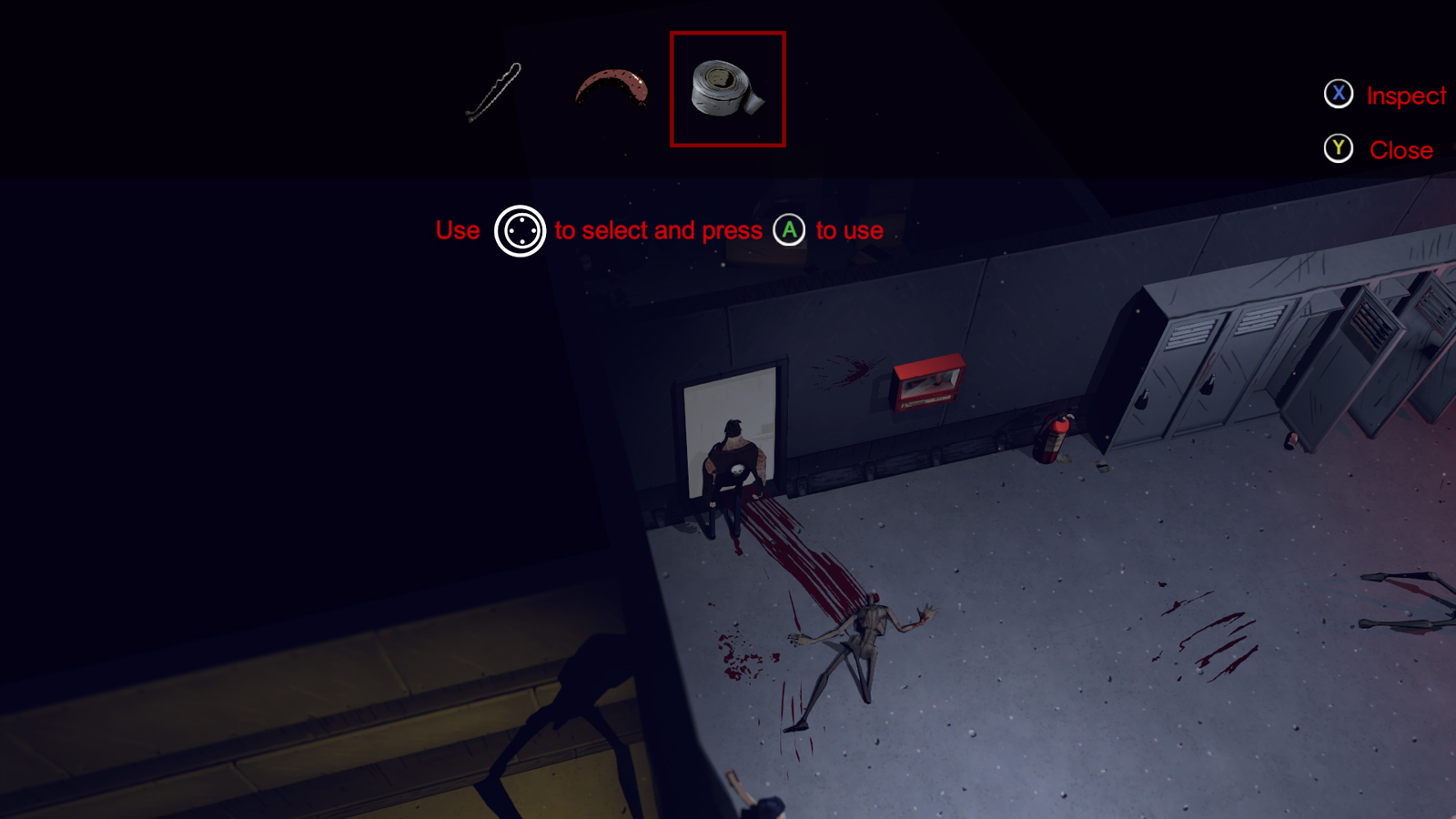Toggle the highlighted duct tape selection frame
This screenshot has height=819, width=1456.
pos(727,88)
